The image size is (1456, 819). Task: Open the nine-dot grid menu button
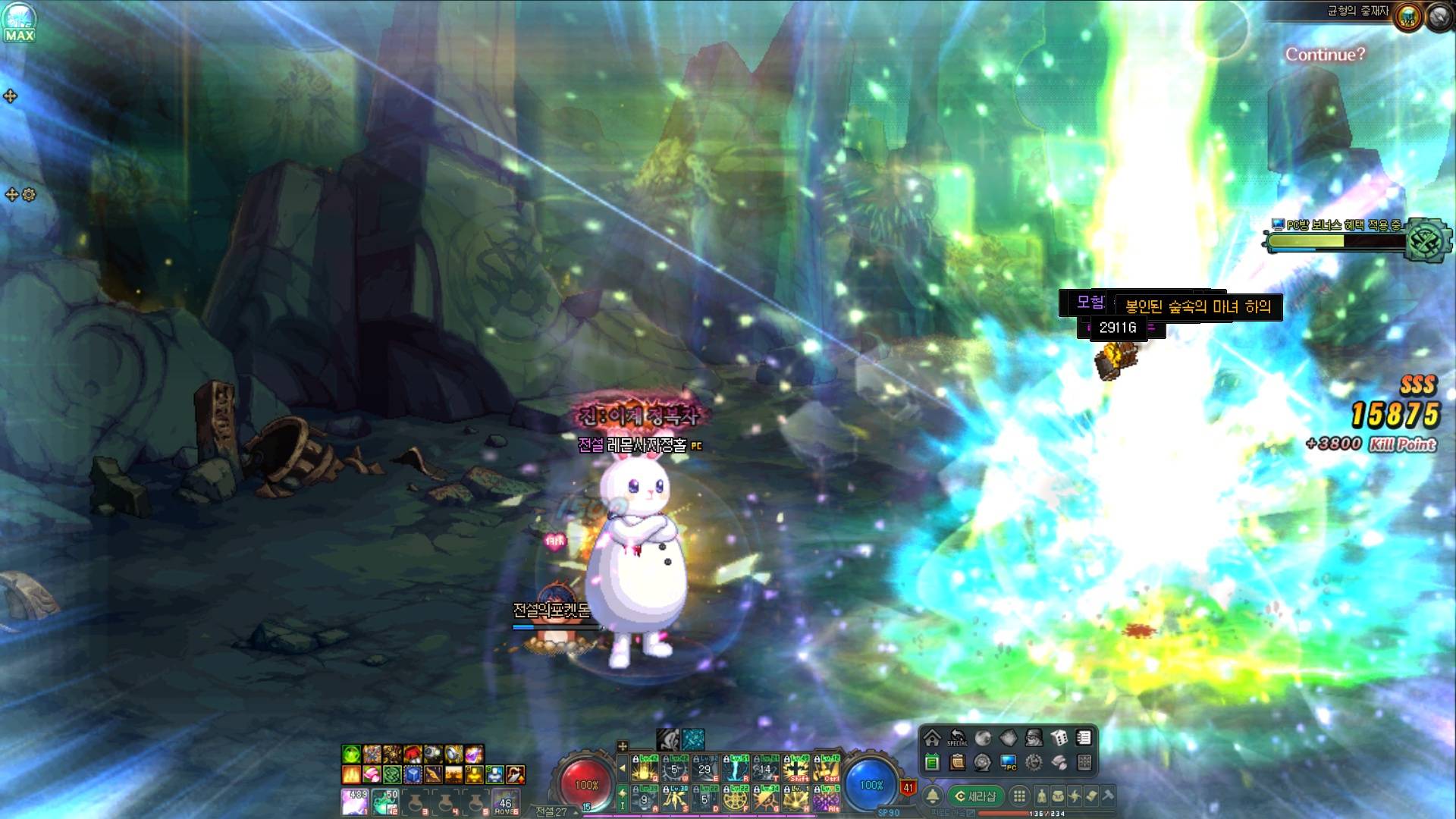pyautogui.click(x=1019, y=796)
